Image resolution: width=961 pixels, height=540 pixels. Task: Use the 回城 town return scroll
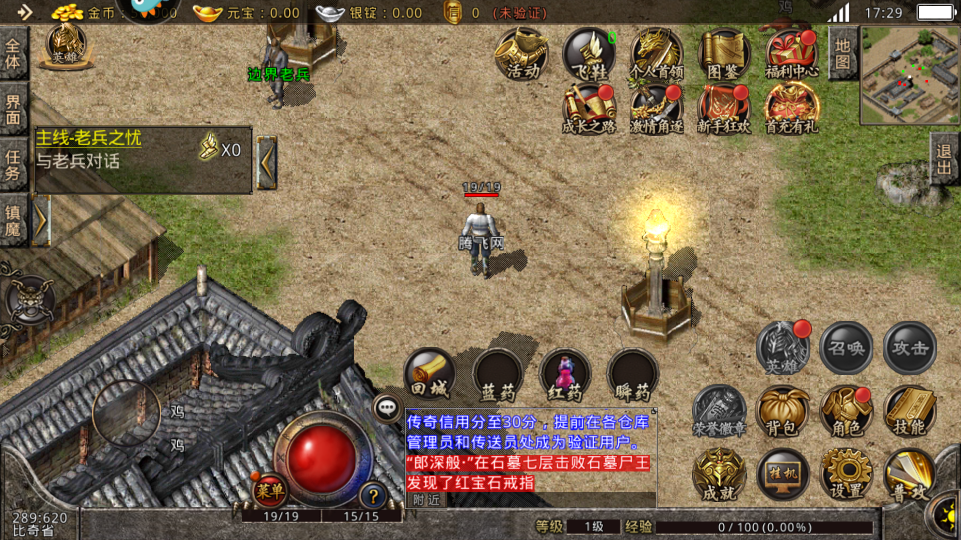click(431, 375)
